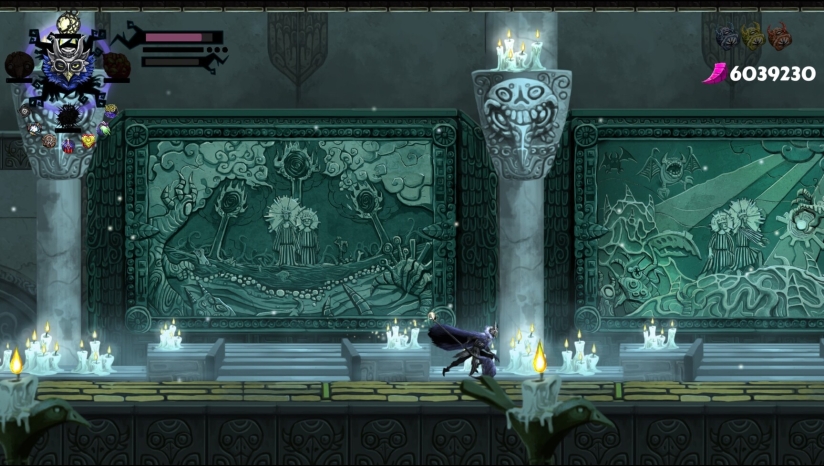Click the black spiky orb slot
824x466 pixels.
pyautogui.click(x=68, y=116)
